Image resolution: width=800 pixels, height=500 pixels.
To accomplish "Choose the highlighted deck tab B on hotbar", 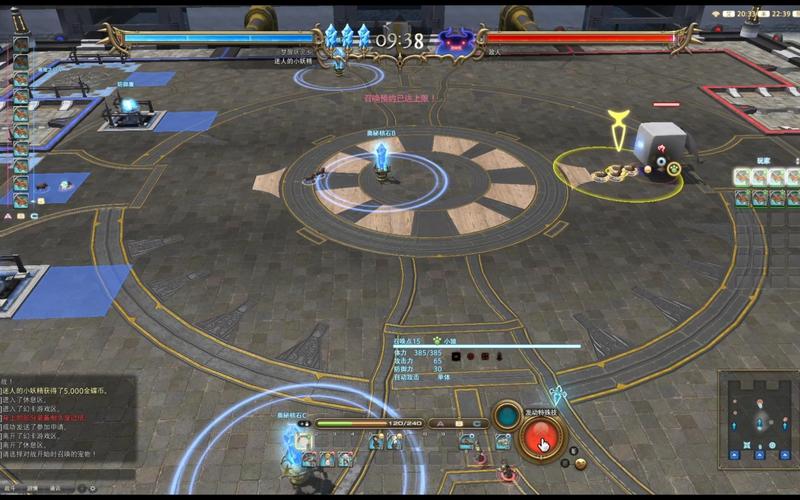I will 458,423.
